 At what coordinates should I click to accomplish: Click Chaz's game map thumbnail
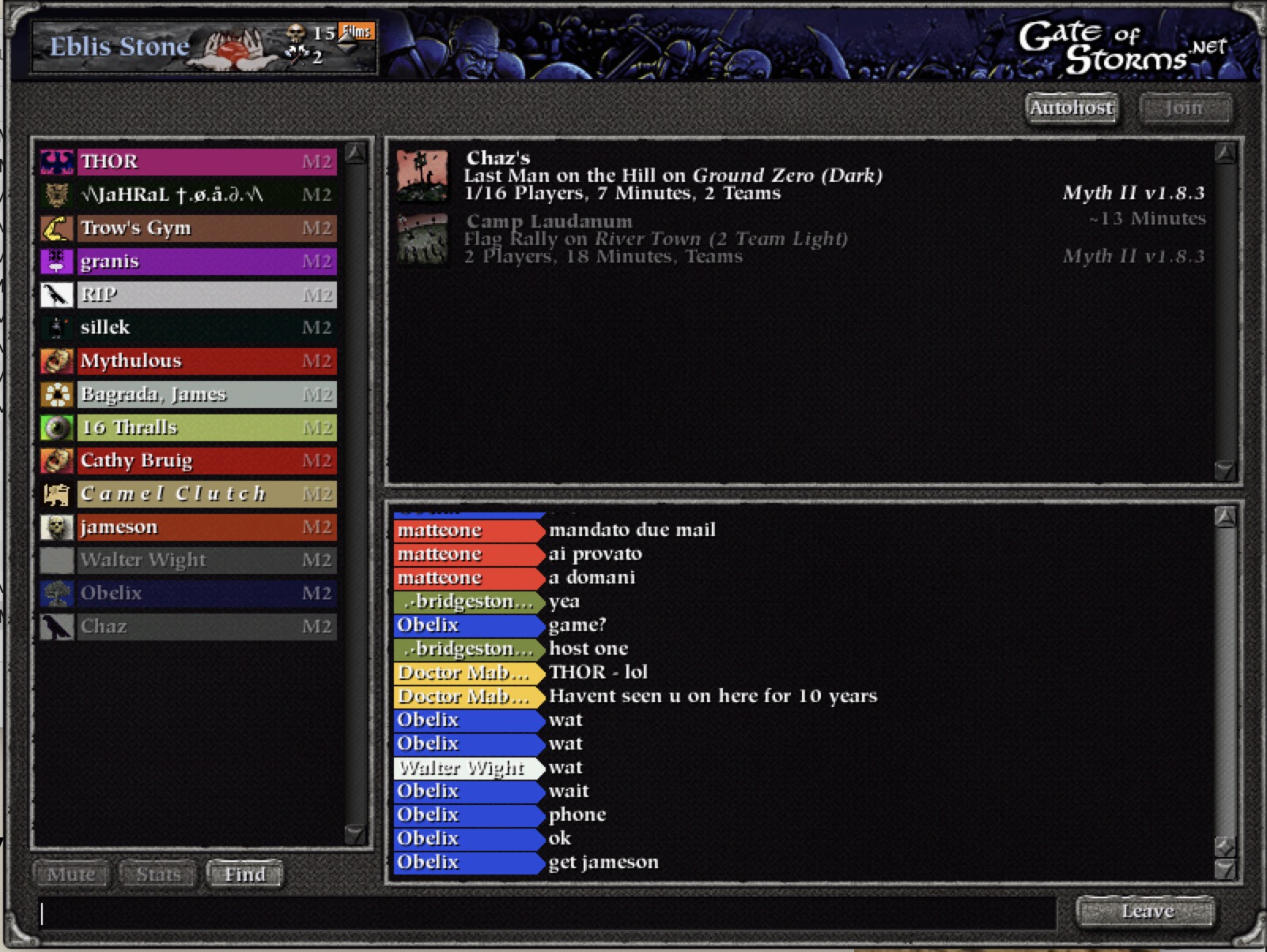(x=424, y=176)
